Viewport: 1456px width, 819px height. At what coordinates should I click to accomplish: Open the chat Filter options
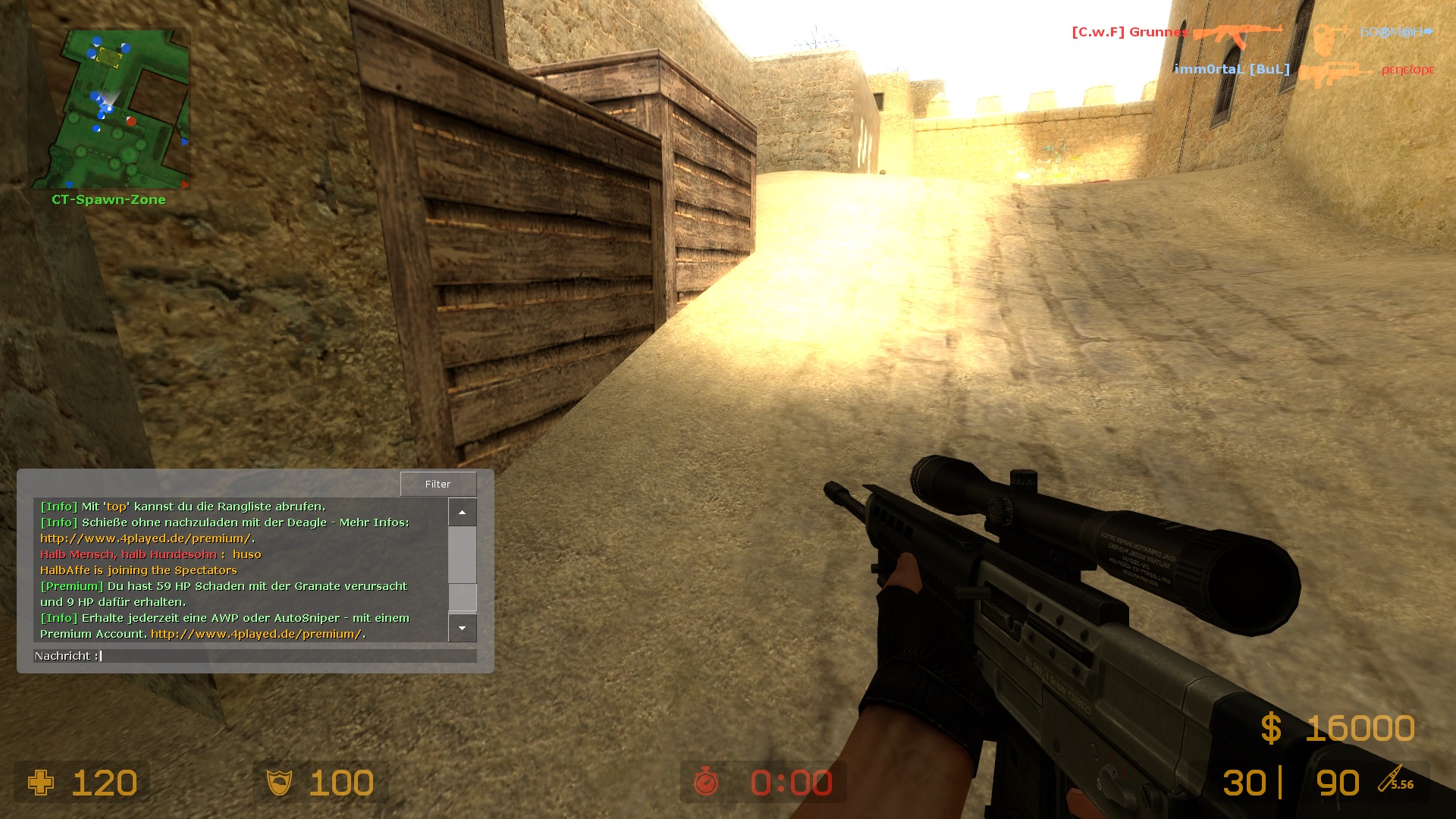[438, 484]
